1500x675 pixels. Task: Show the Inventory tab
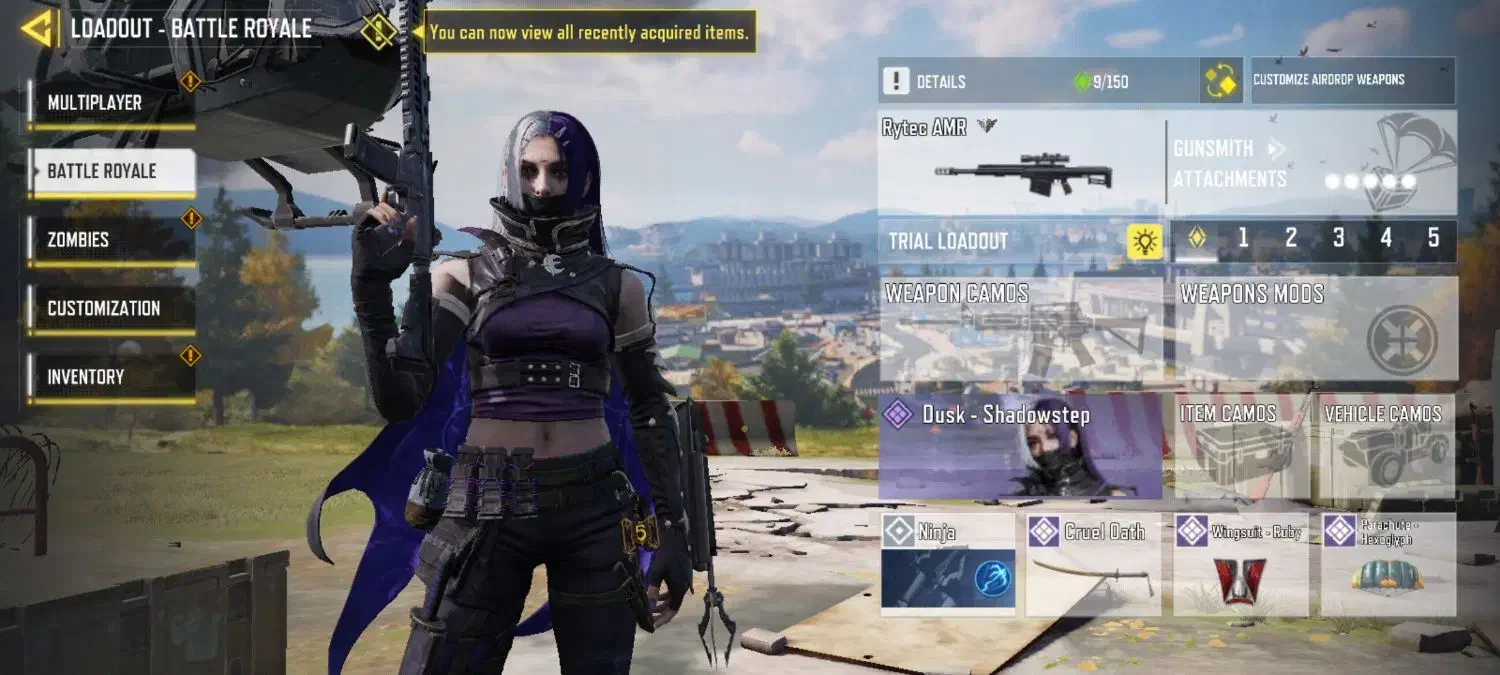pos(110,377)
